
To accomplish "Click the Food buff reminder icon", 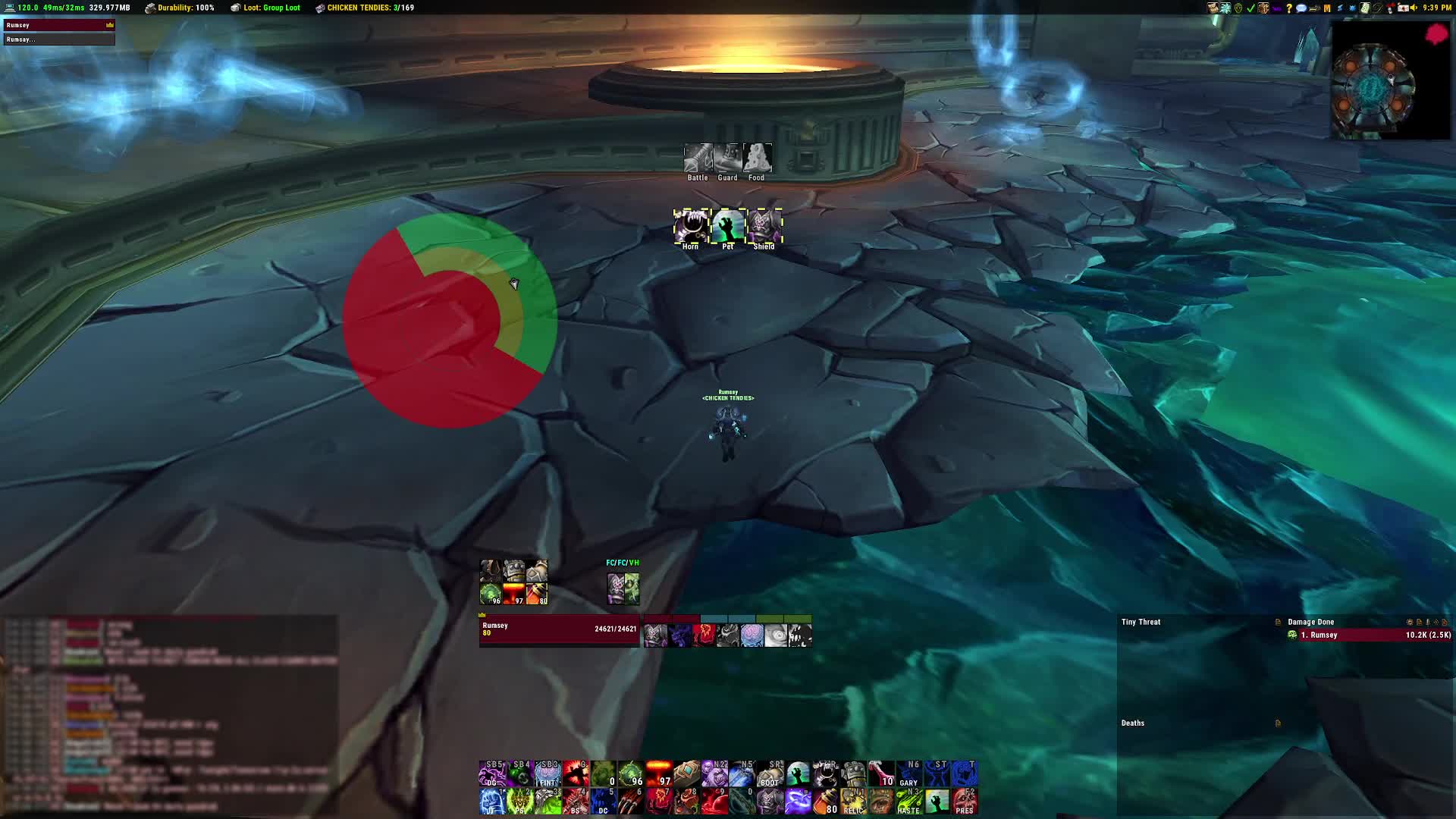I will (x=757, y=158).
